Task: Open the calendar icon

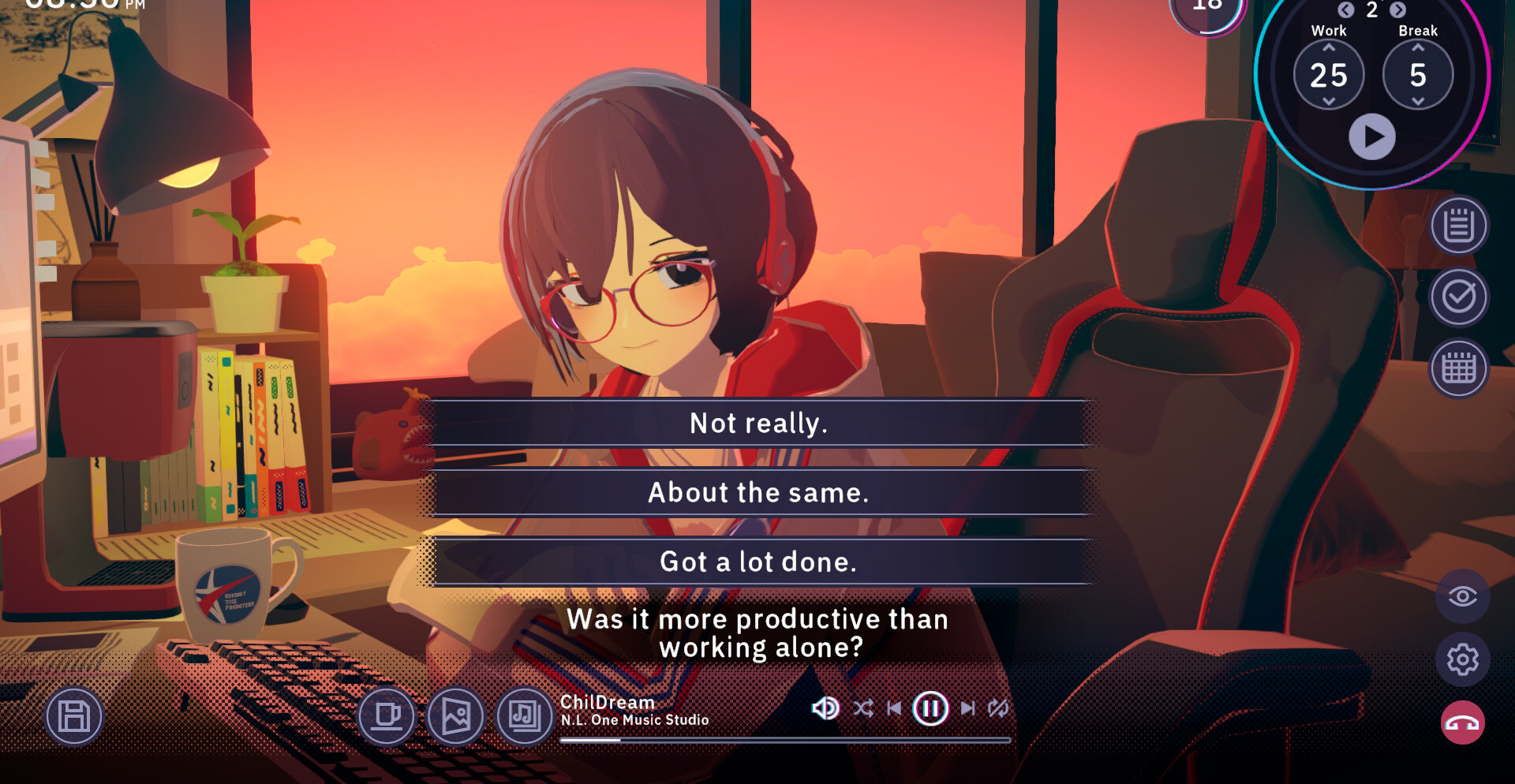Action: 1459,368
